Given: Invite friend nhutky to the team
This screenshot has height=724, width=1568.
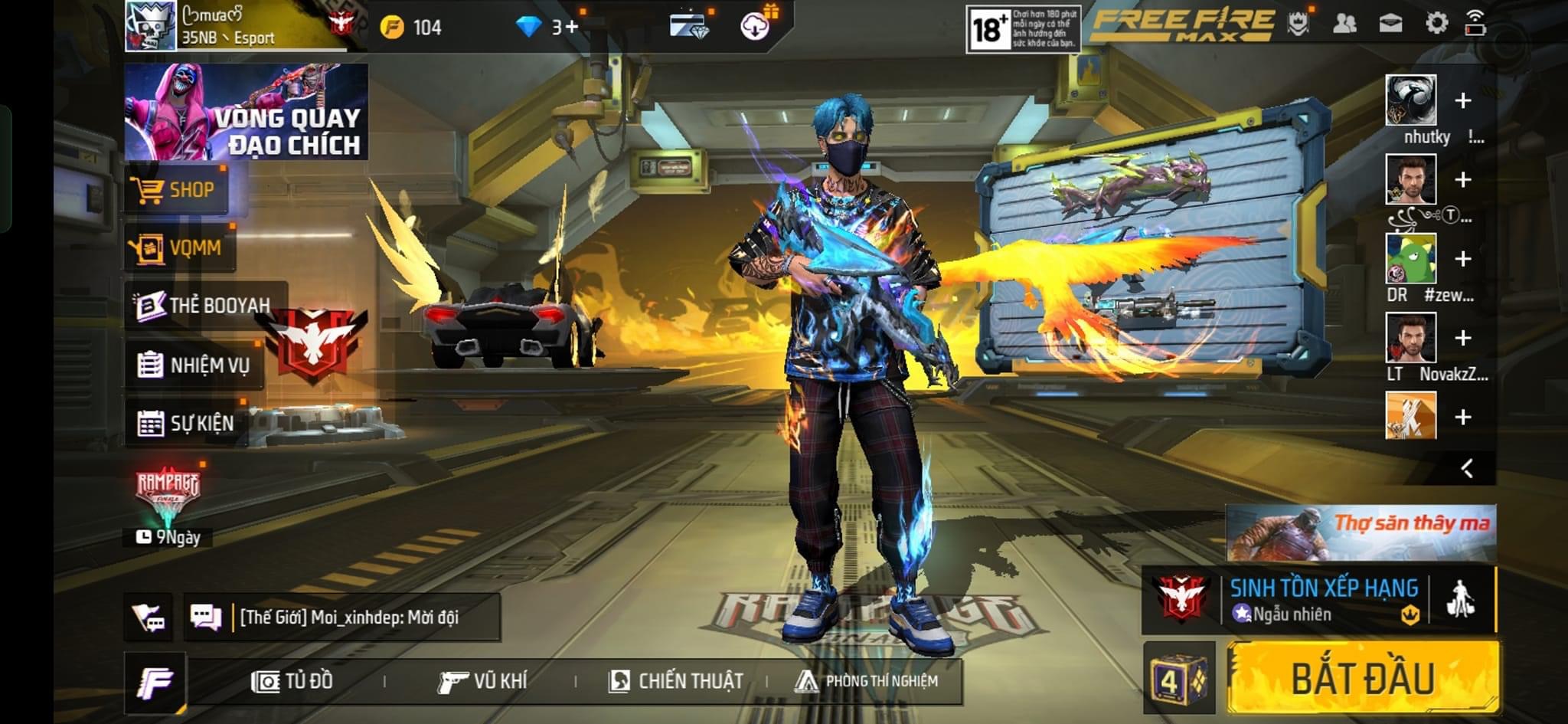Looking at the screenshot, I should pyautogui.click(x=1462, y=100).
